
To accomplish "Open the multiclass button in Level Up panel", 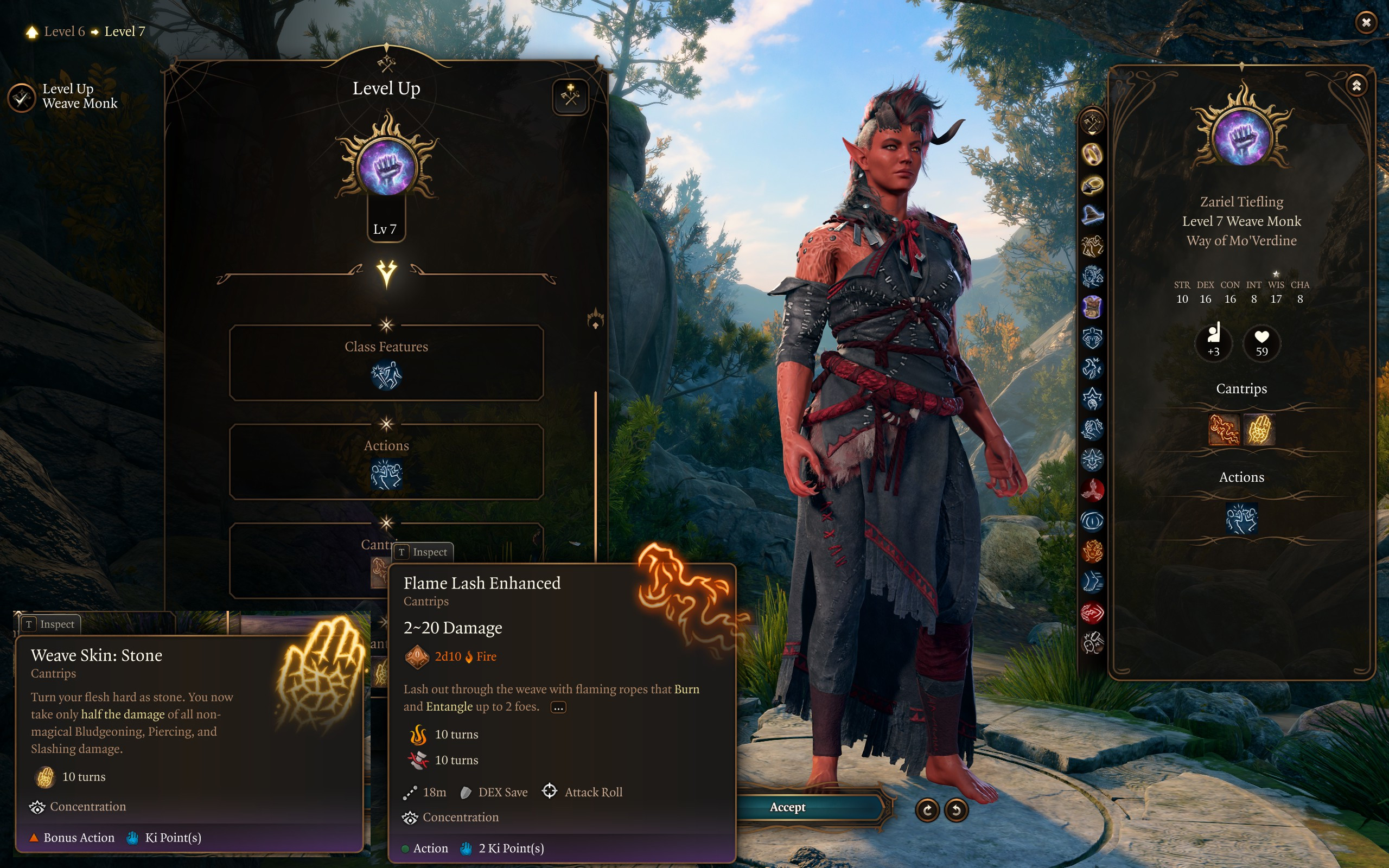I will click(570, 97).
